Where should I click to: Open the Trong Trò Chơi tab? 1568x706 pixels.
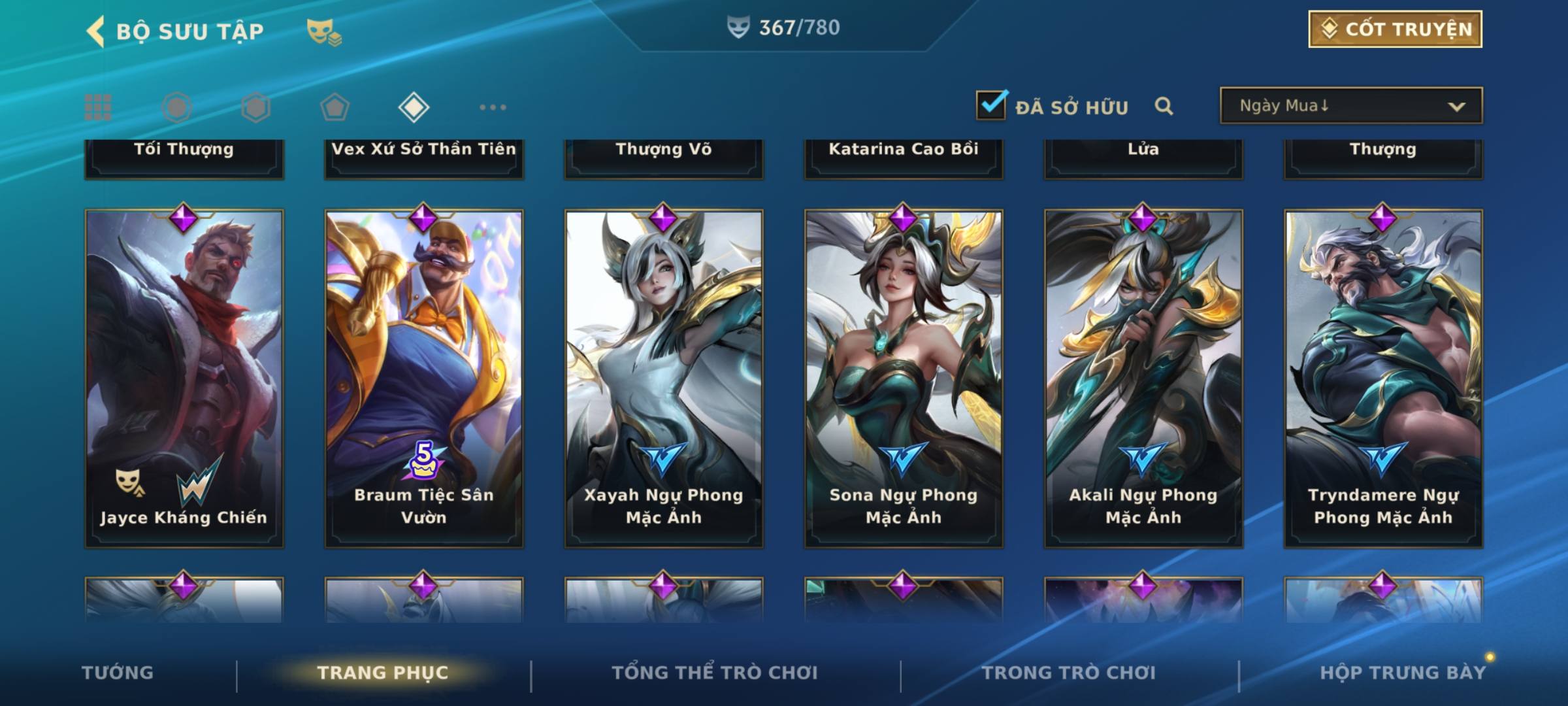1069,673
